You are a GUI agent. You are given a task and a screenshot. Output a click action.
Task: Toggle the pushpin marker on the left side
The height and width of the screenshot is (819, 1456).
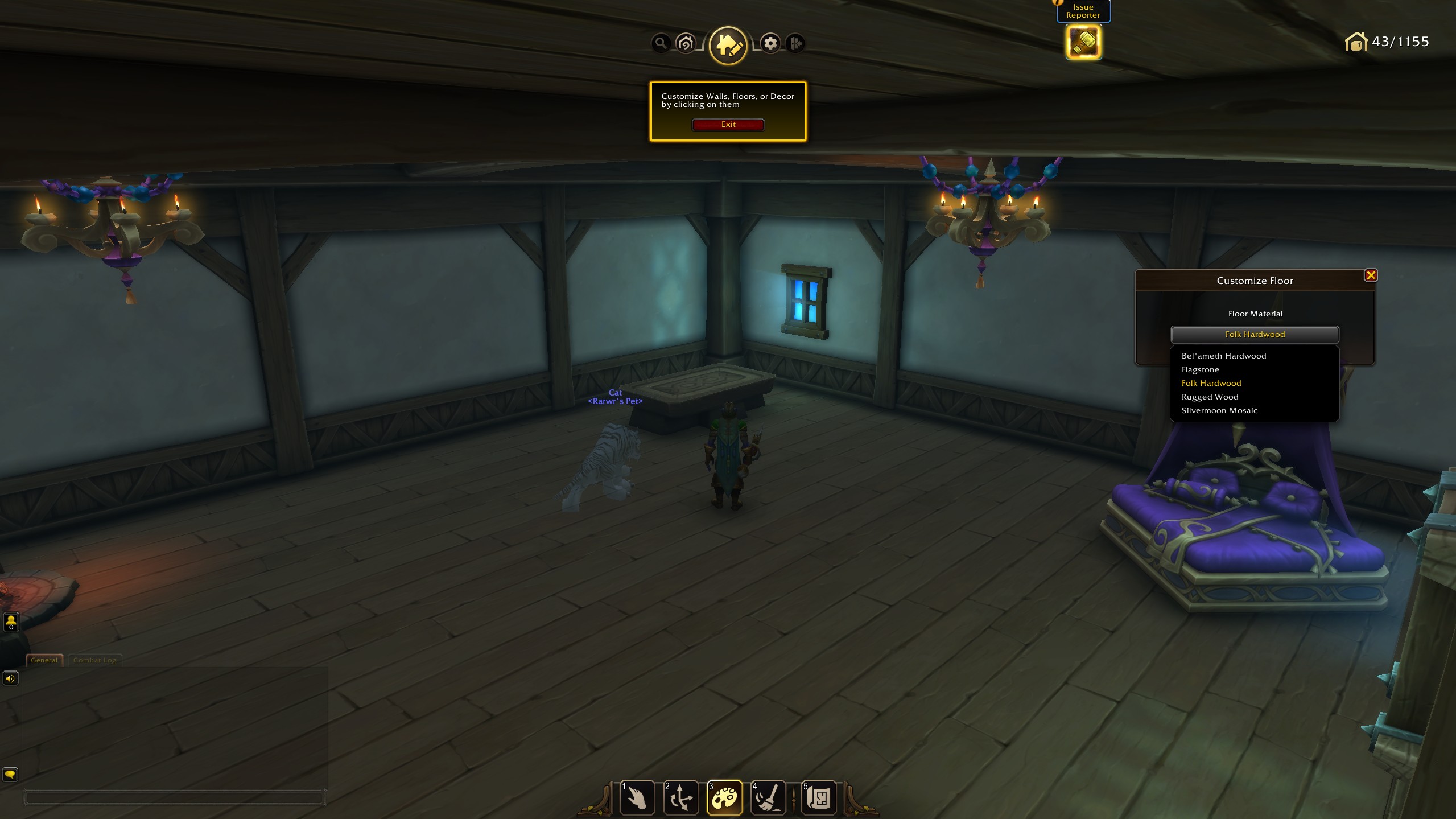[10, 622]
